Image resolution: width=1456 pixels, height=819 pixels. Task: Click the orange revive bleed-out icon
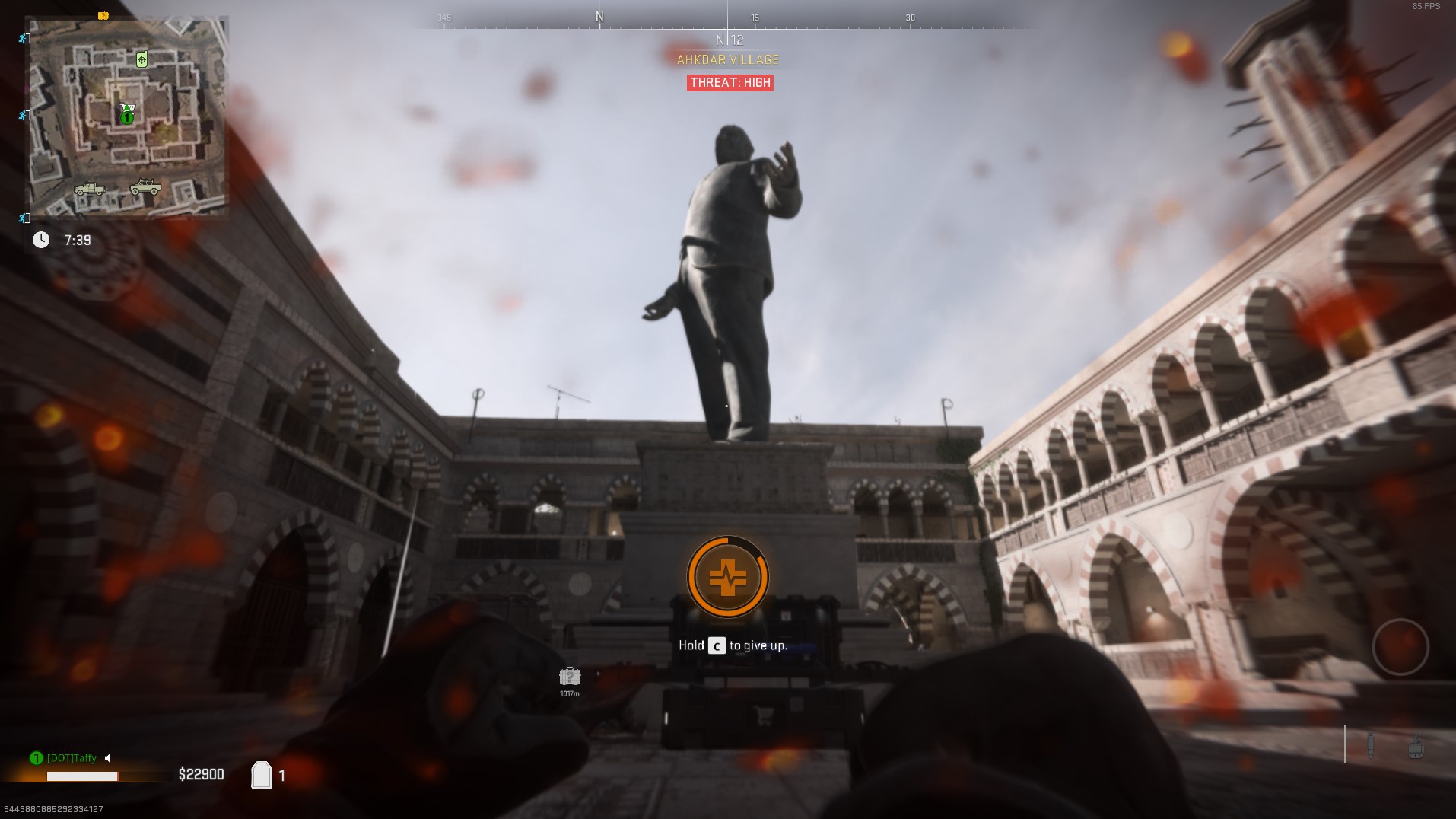pyautogui.click(x=728, y=577)
